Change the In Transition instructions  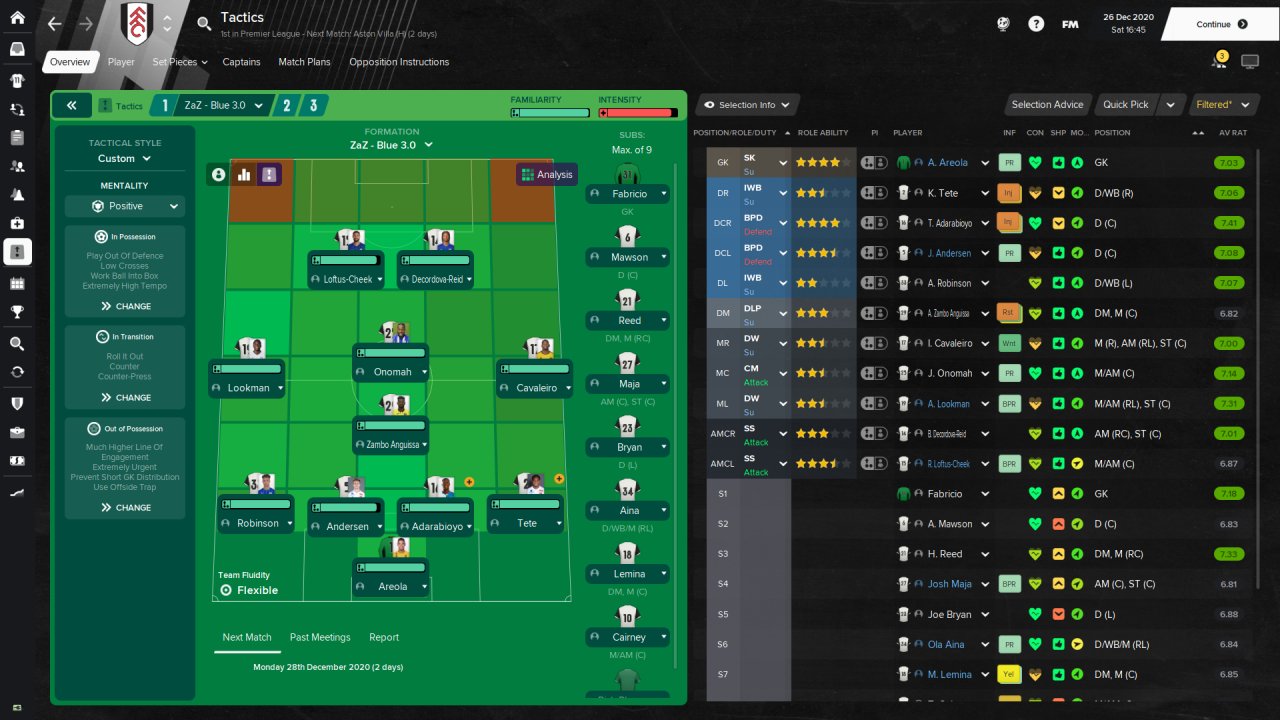pyautogui.click(x=125, y=397)
